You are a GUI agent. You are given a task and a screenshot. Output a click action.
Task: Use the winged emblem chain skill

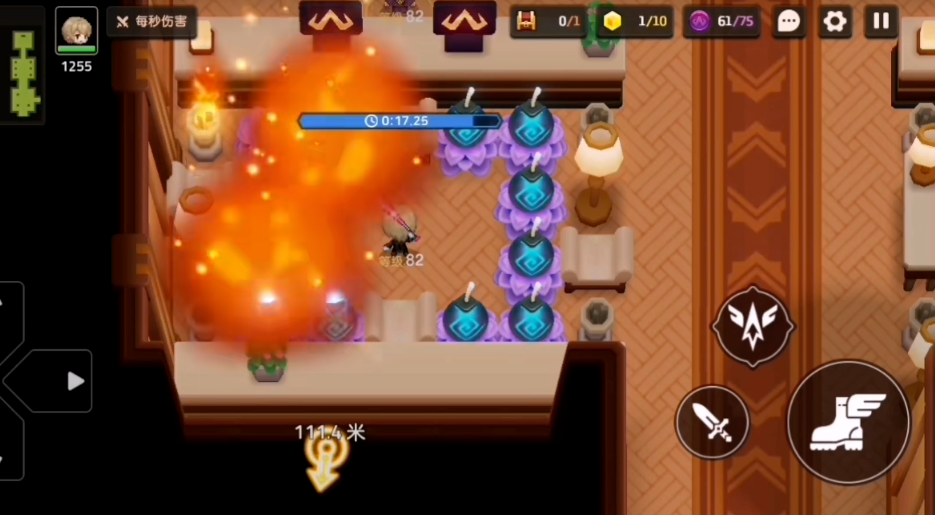pos(753,326)
